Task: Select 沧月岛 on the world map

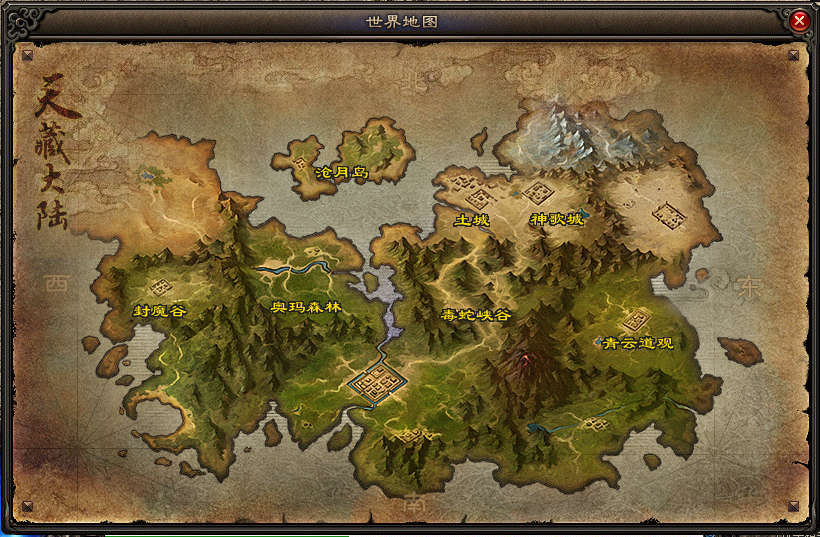Action: tap(341, 173)
